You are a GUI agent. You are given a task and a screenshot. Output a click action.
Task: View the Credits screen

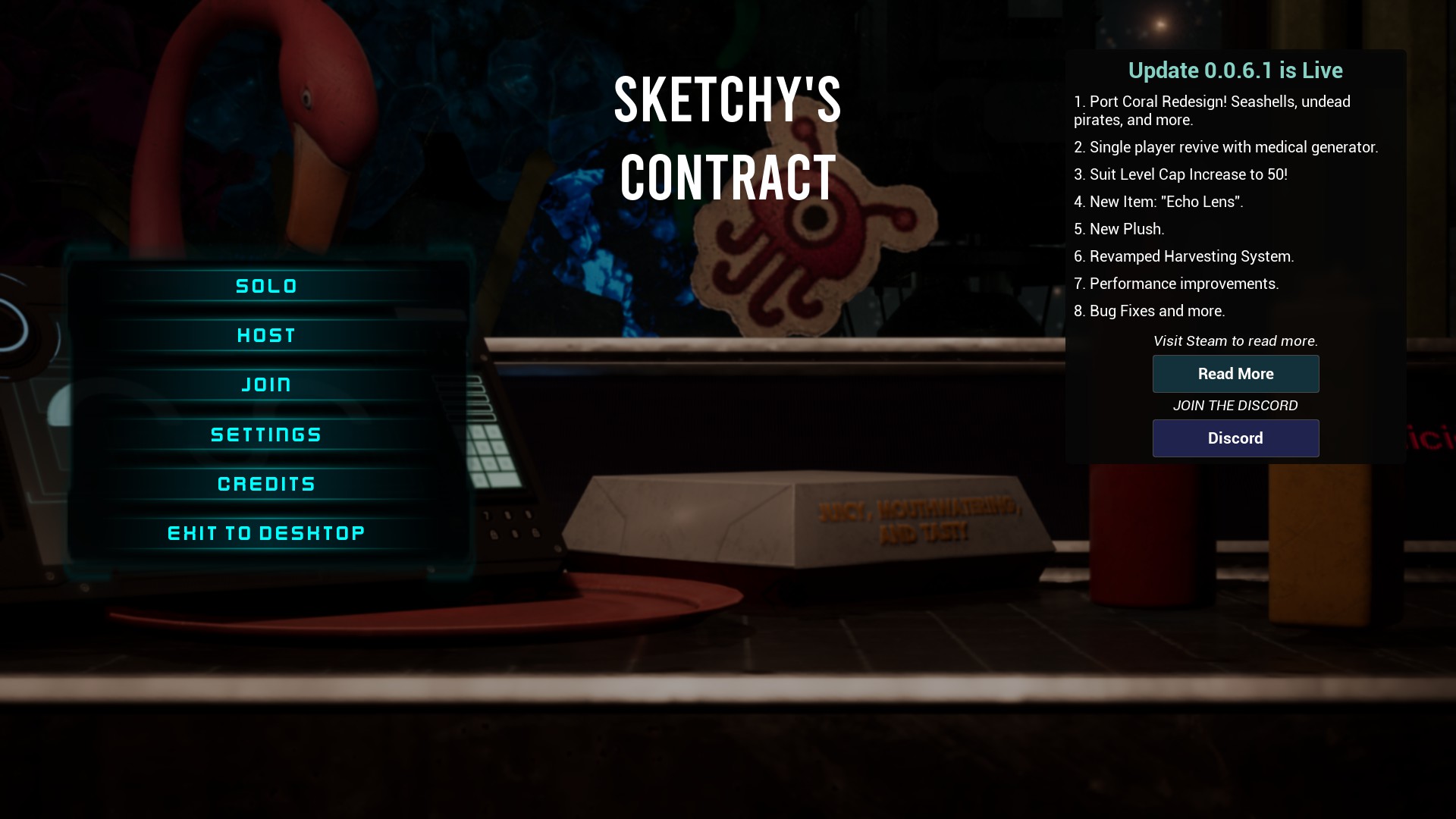tap(265, 483)
